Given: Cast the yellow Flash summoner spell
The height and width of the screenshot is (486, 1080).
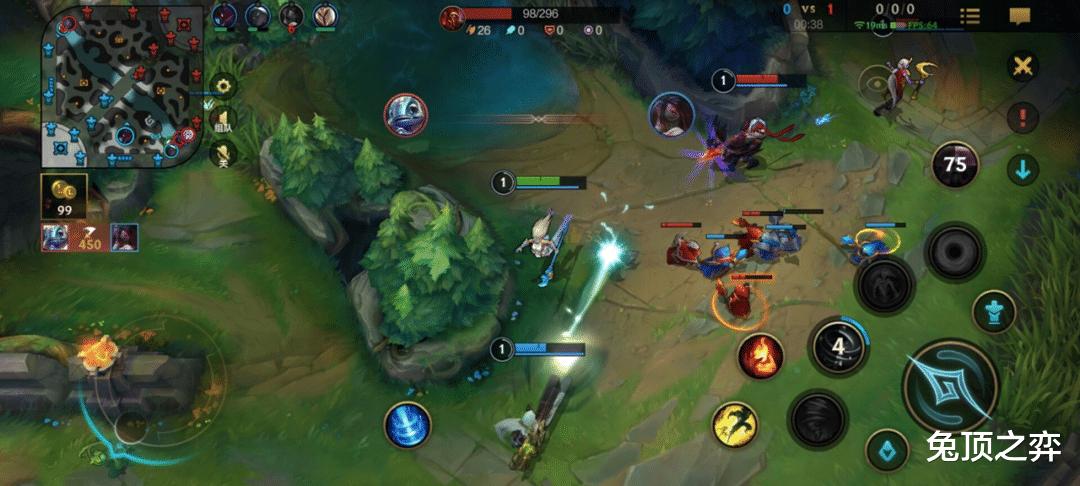Looking at the screenshot, I should pyautogui.click(x=734, y=424).
